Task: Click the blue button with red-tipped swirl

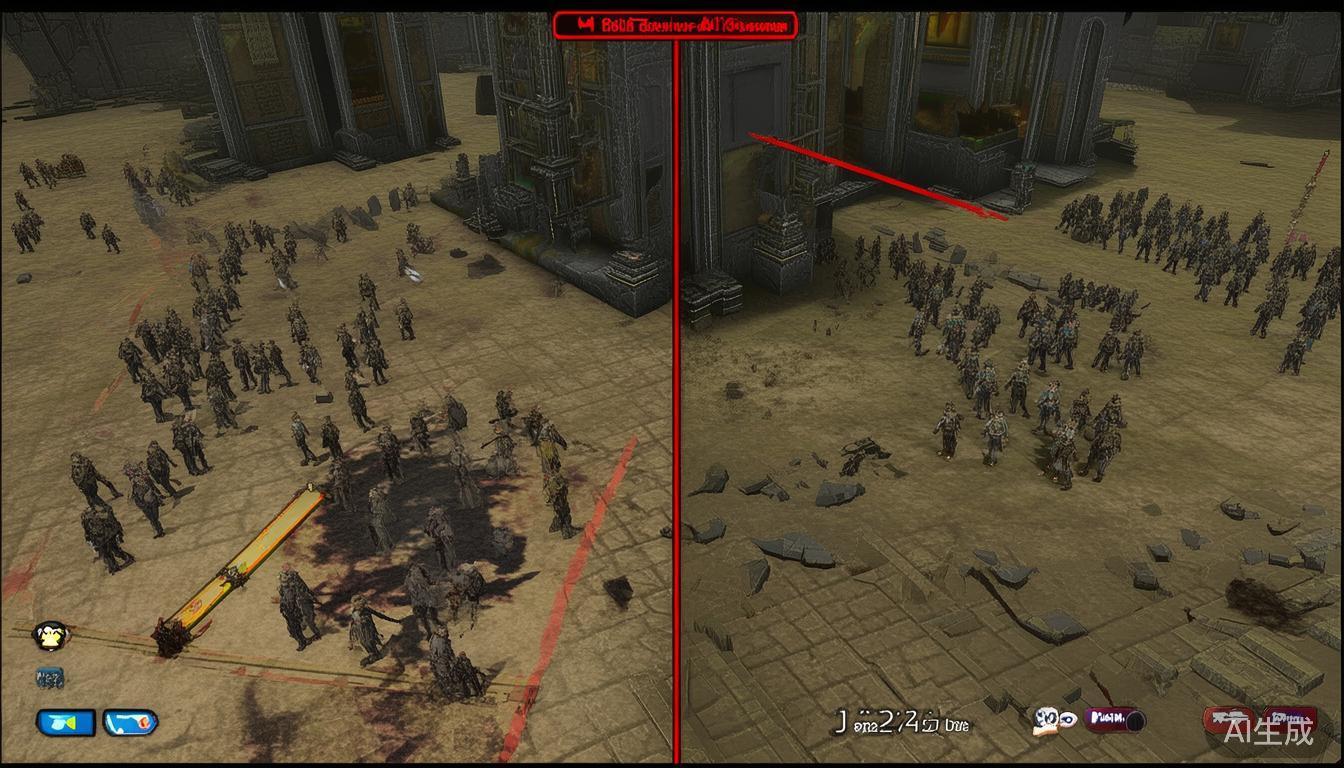Action: pos(130,721)
